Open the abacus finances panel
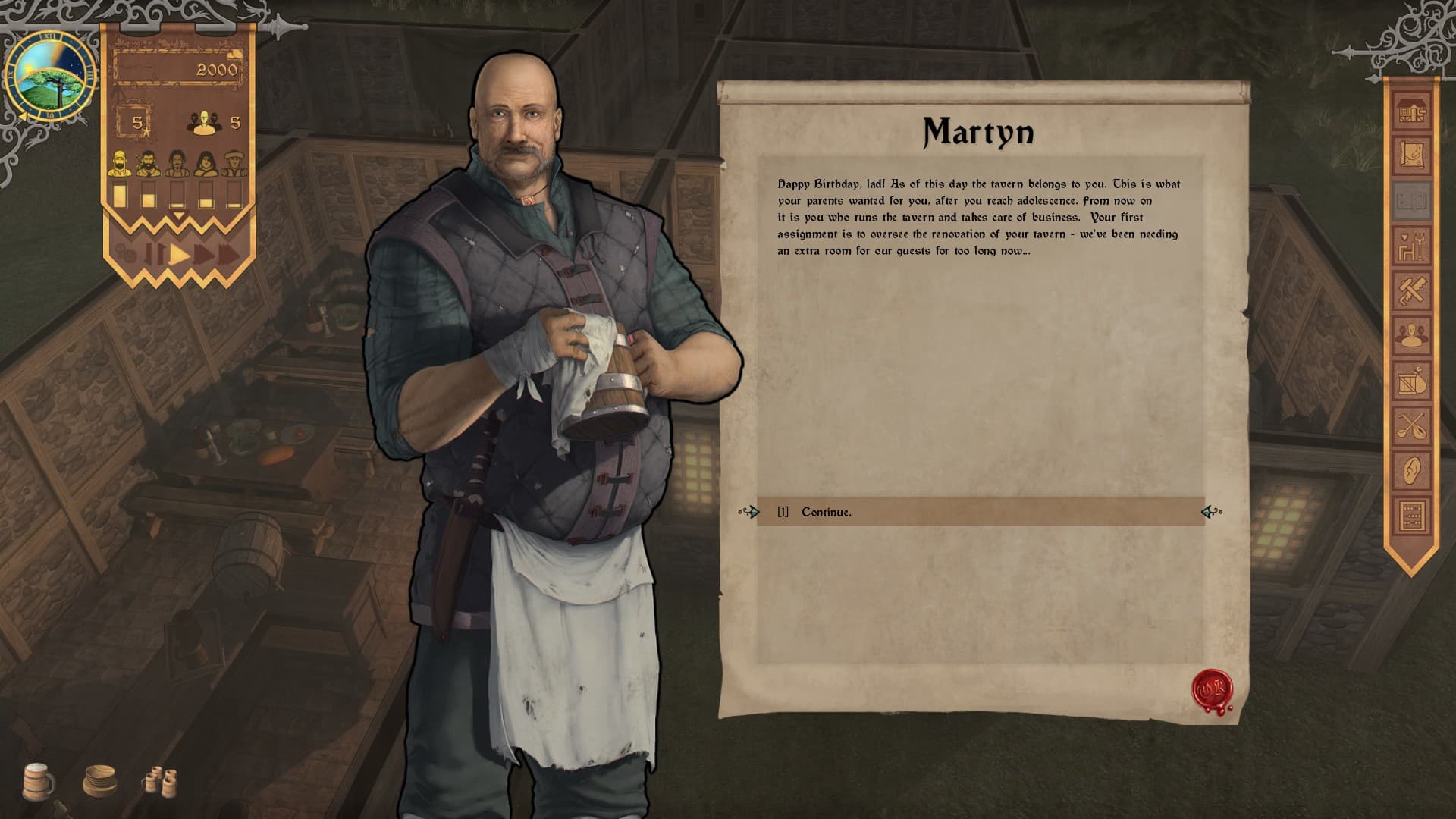This screenshot has width=1456, height=819. (1410, 514)
